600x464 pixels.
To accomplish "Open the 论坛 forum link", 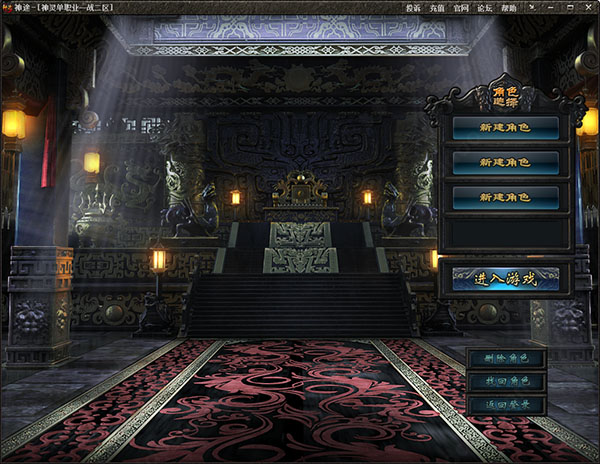I will tap(485, 7).
